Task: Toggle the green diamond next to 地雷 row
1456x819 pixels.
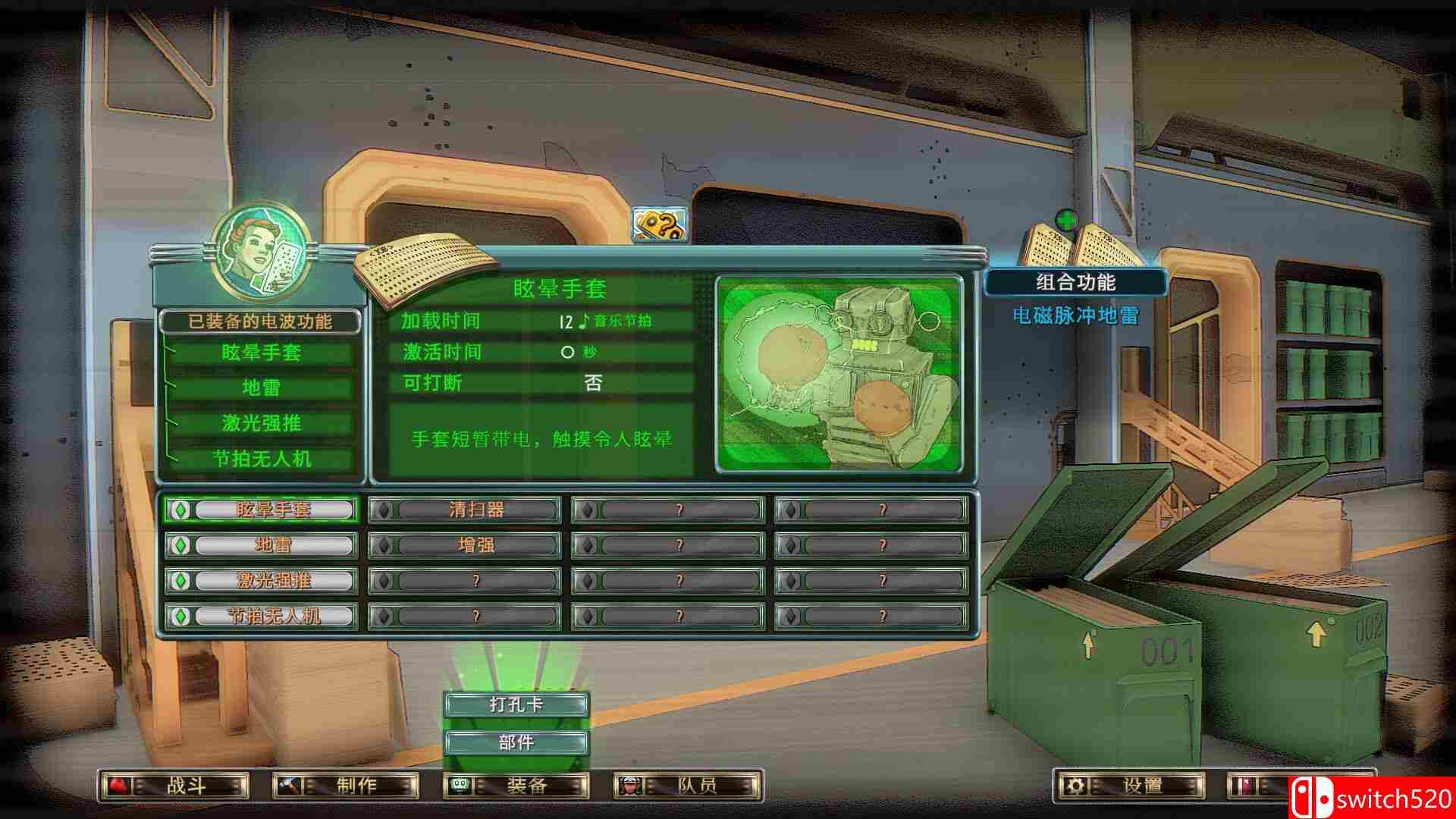Action: [x=180, y=545]
